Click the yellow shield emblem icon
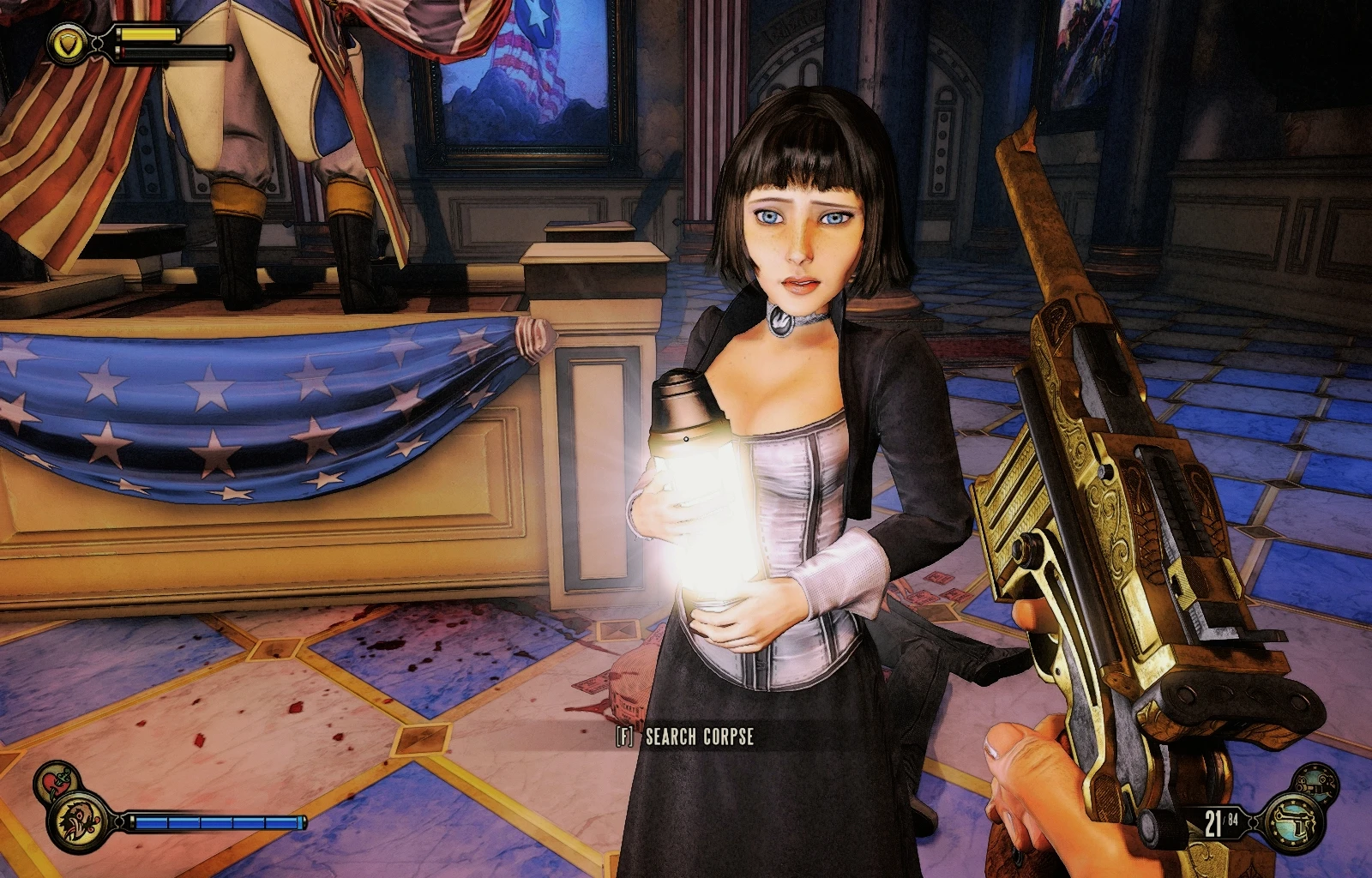The height and width of the screenshot is (878, 1372). pos(65,42)
